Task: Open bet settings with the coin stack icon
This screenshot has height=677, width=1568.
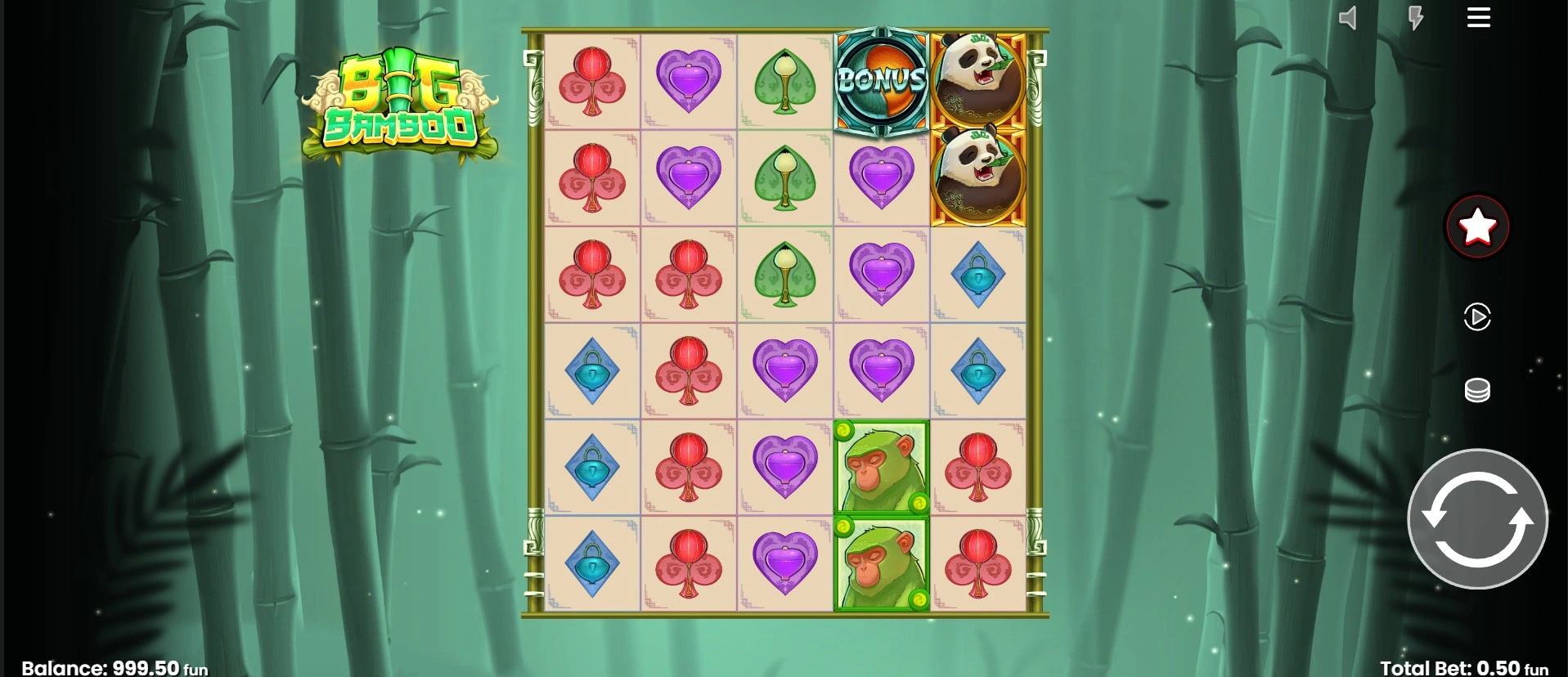Action: click(1477, 390)
